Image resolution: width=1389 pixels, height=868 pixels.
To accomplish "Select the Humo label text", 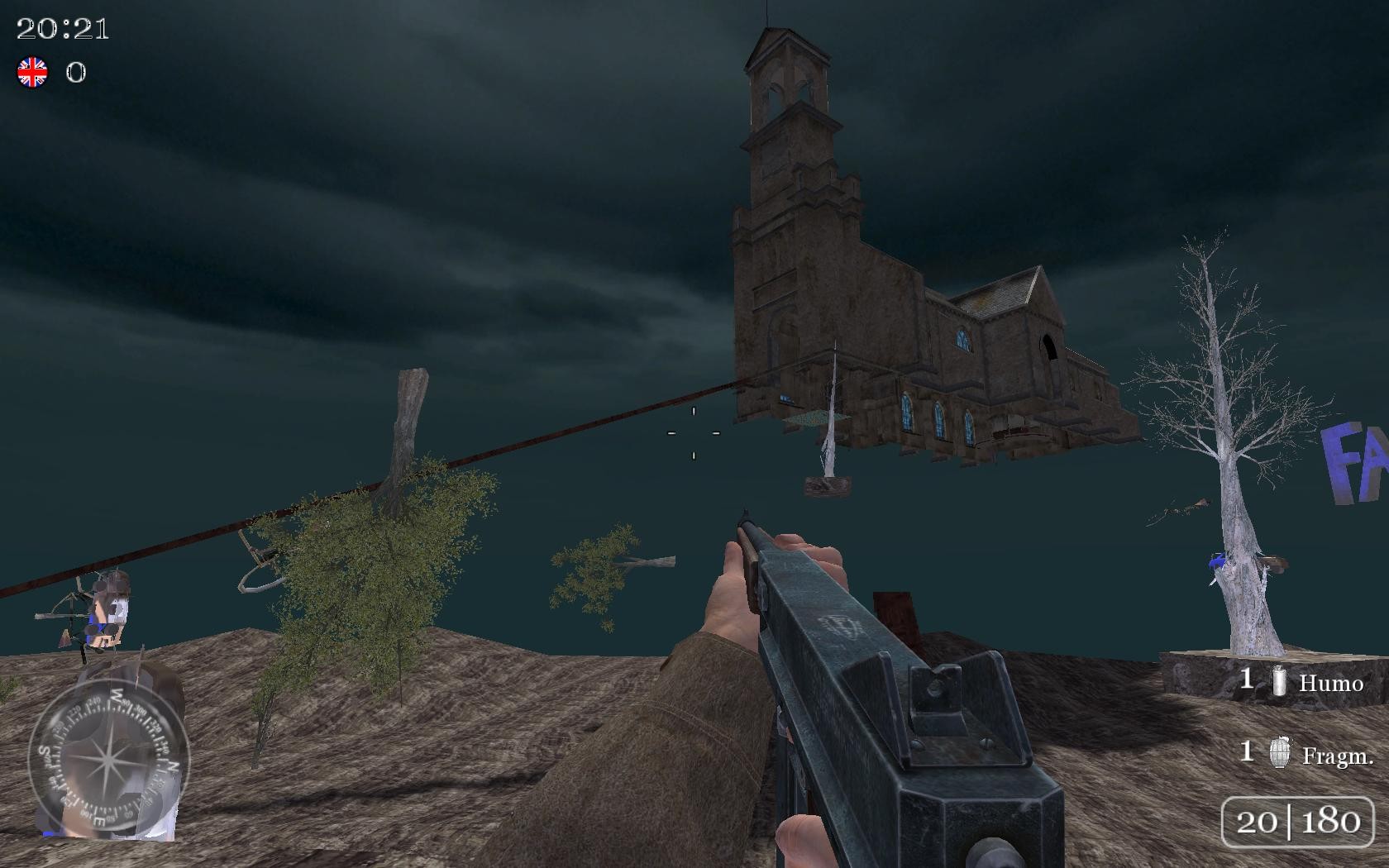I will click(1332, 684).
